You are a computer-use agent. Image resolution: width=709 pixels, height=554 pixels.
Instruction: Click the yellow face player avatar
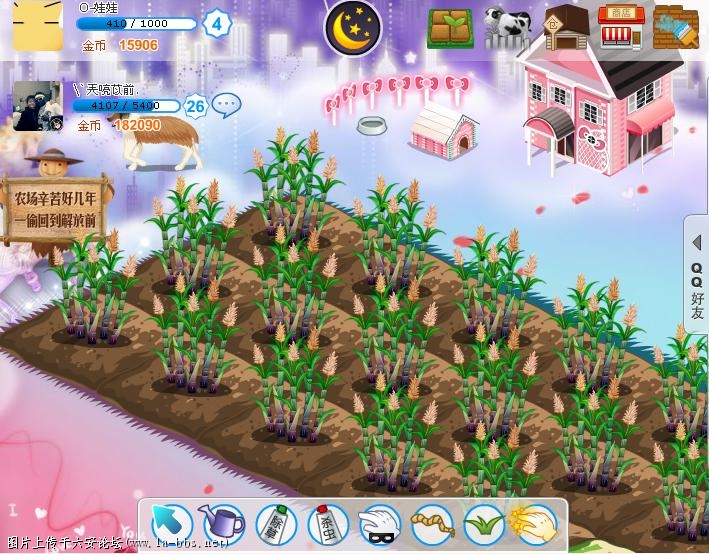pyautogui.click(x=35, y=27)
